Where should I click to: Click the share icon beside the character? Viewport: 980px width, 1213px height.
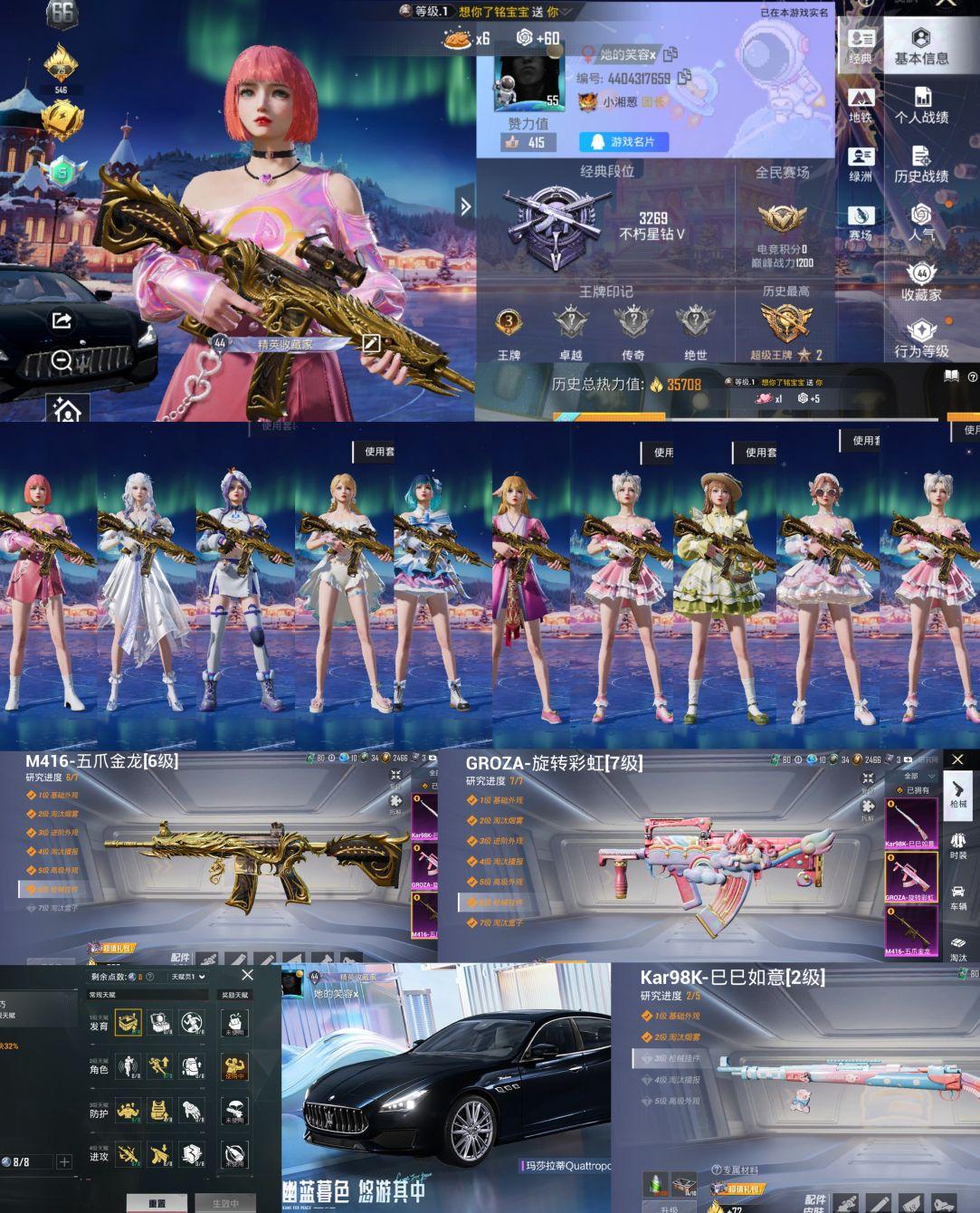click(62, 320)
